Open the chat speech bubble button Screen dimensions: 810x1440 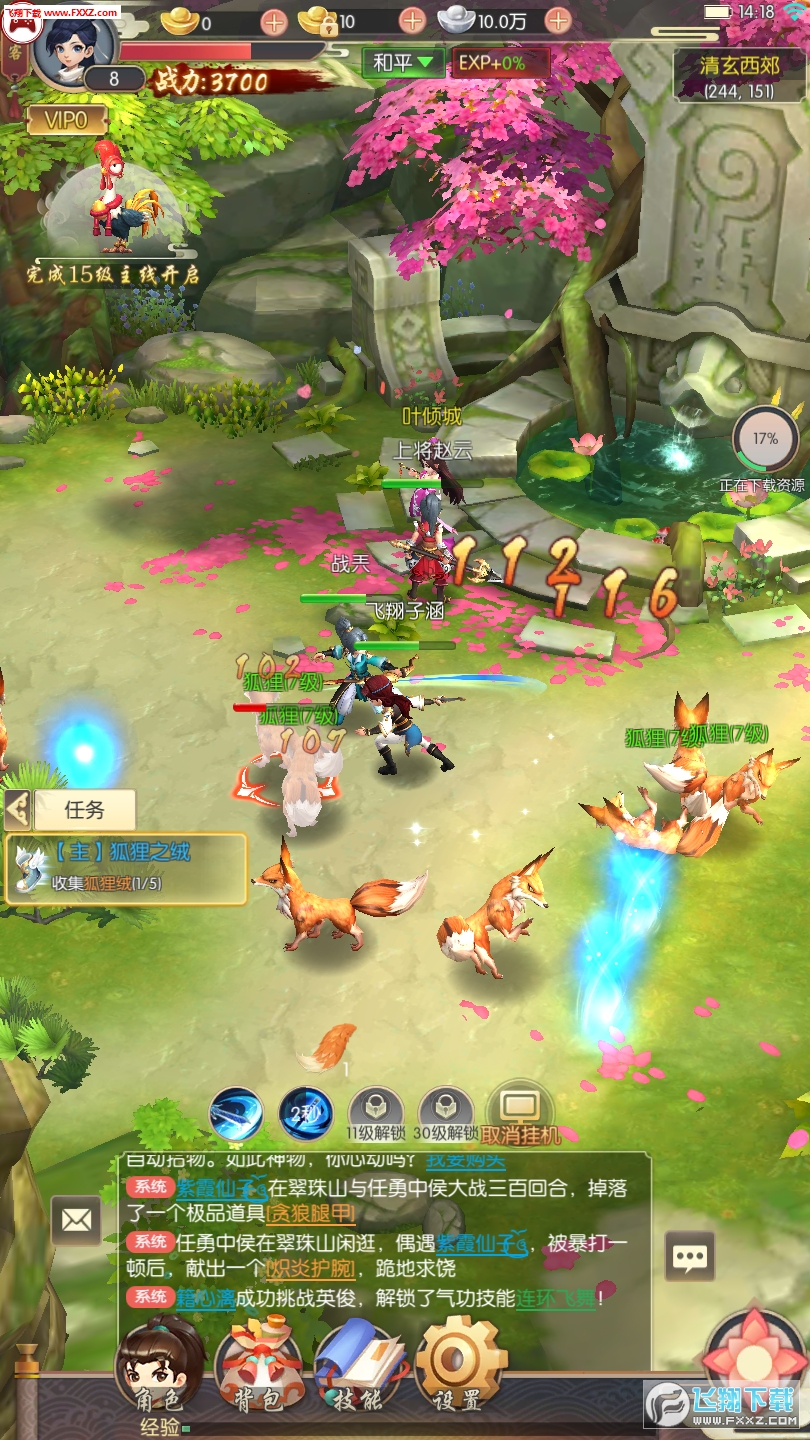[690, 1257]
